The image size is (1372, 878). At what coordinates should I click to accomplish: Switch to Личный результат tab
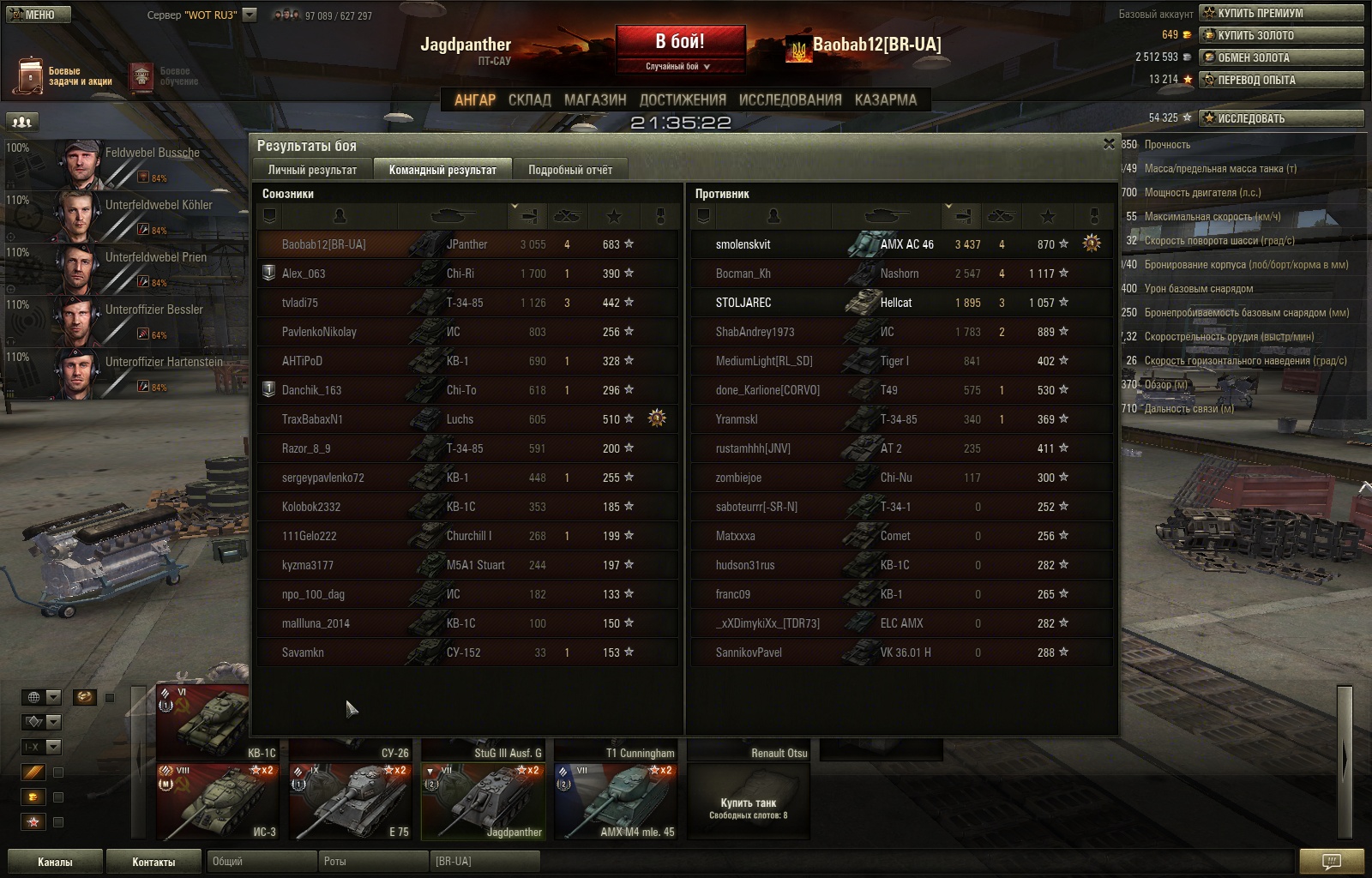coord(312,170)
